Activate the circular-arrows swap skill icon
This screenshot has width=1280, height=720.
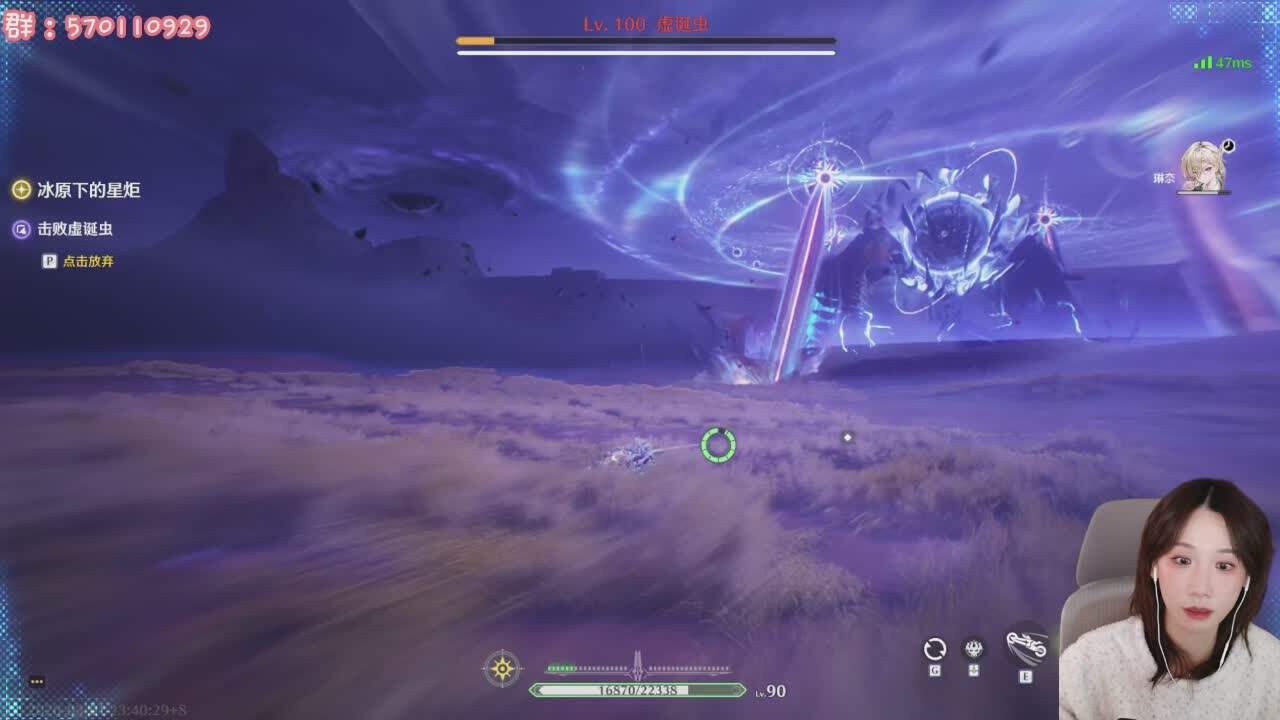(x=934, y=649)
